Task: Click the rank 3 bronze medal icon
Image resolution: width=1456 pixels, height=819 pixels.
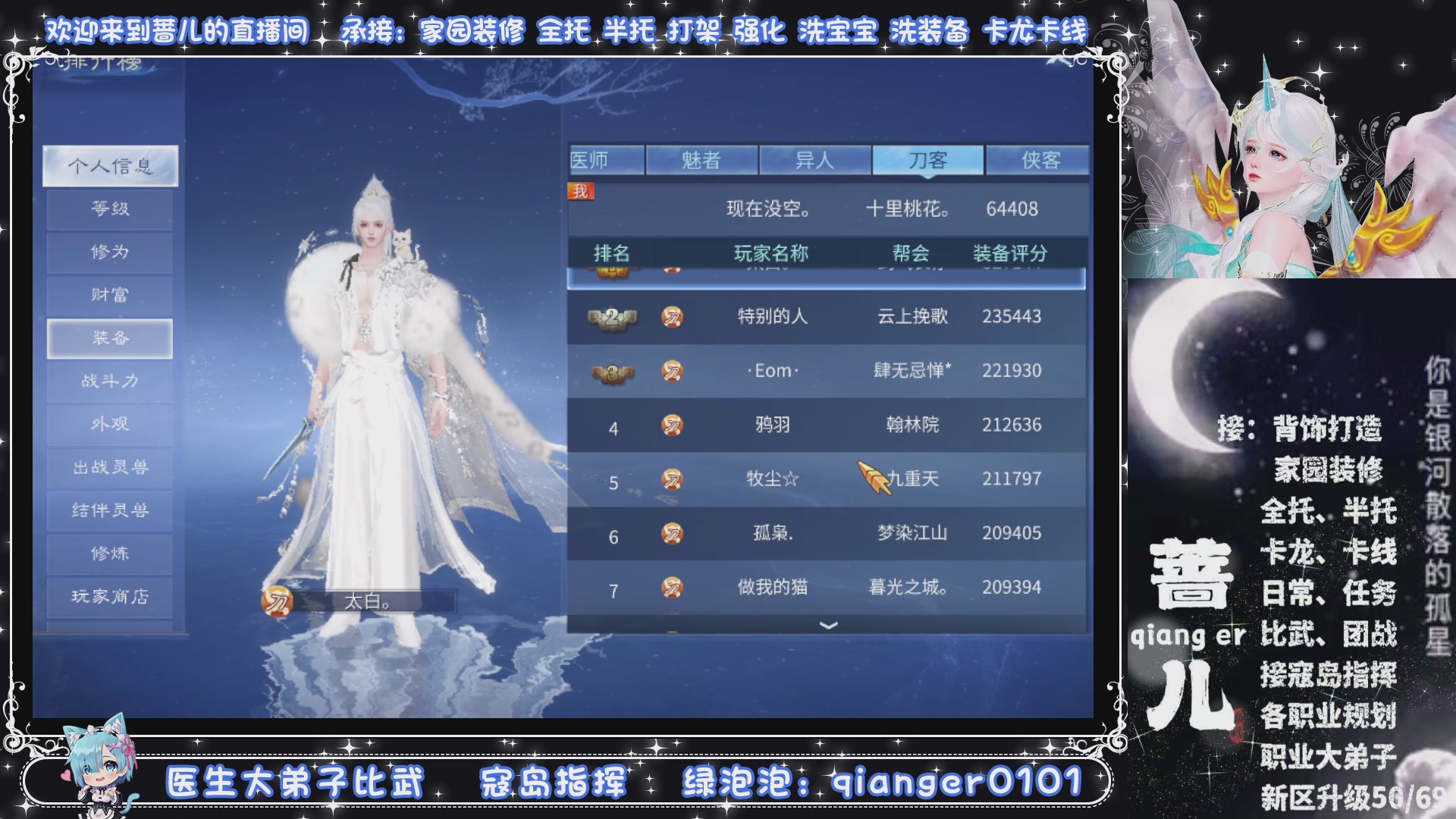Action: coord(611,371)
